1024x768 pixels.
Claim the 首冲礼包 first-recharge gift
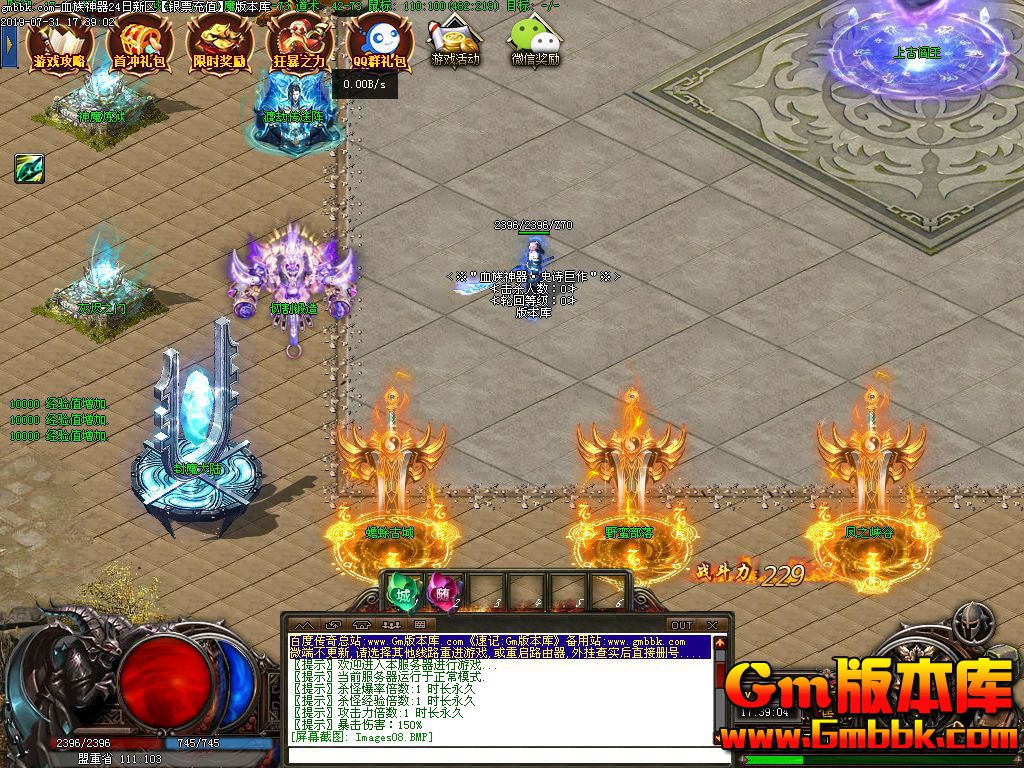[x=140, y=45]
